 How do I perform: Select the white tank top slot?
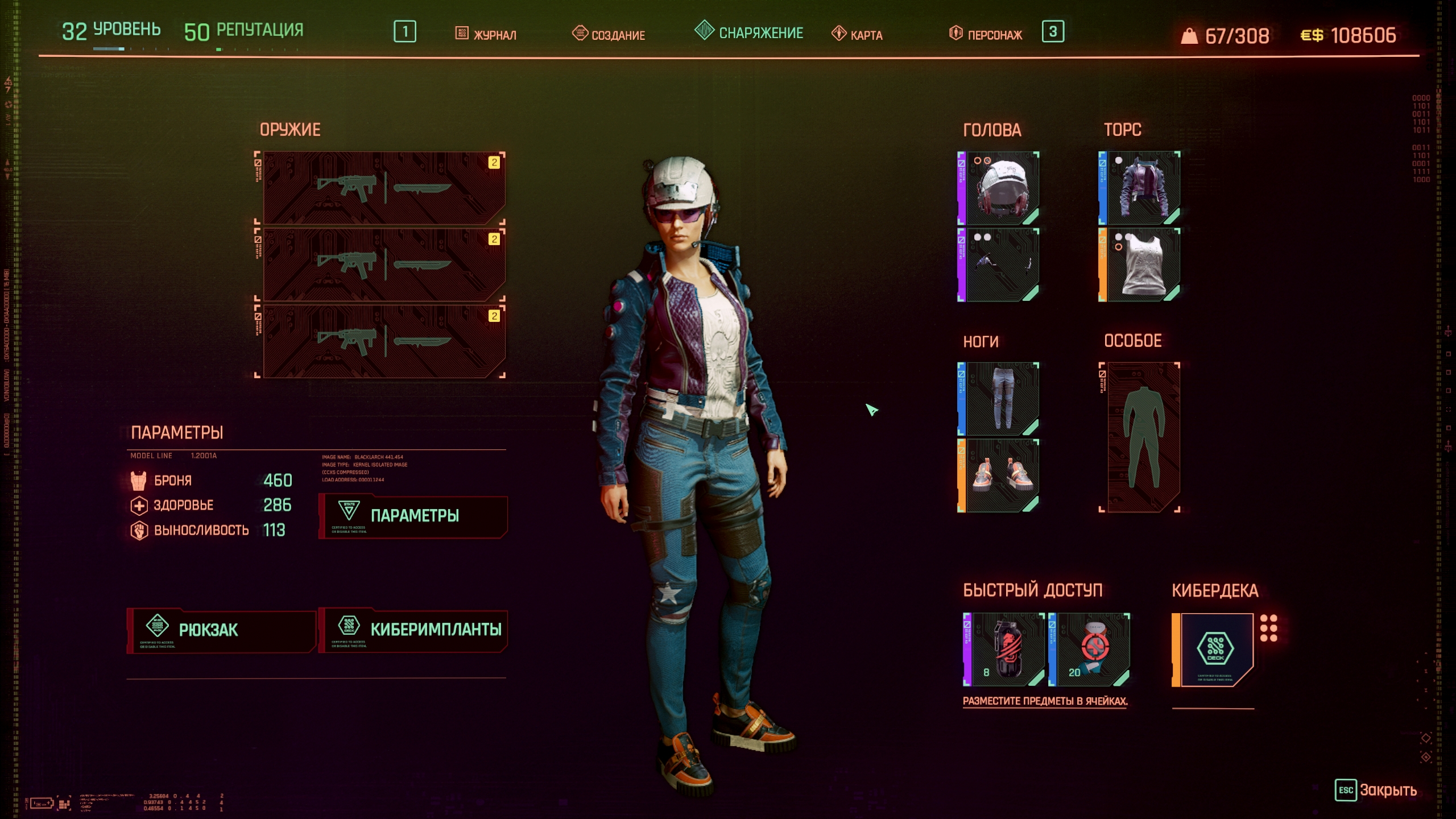click(x=1140, y=265)
